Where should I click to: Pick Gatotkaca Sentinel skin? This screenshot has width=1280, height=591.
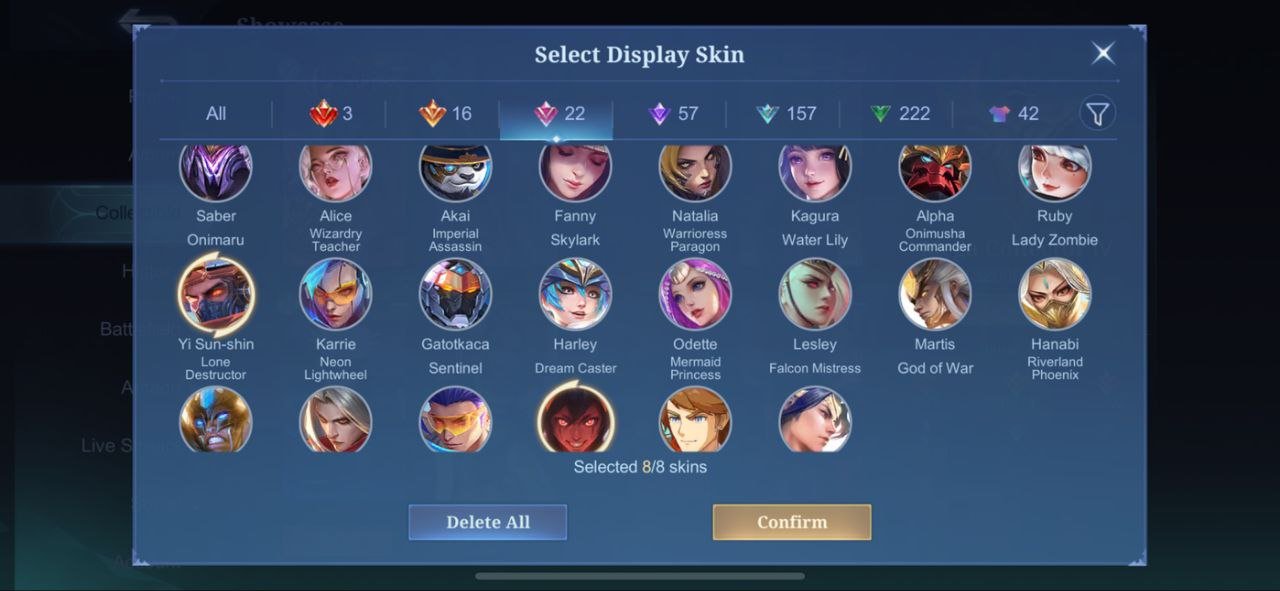[455, 294]
